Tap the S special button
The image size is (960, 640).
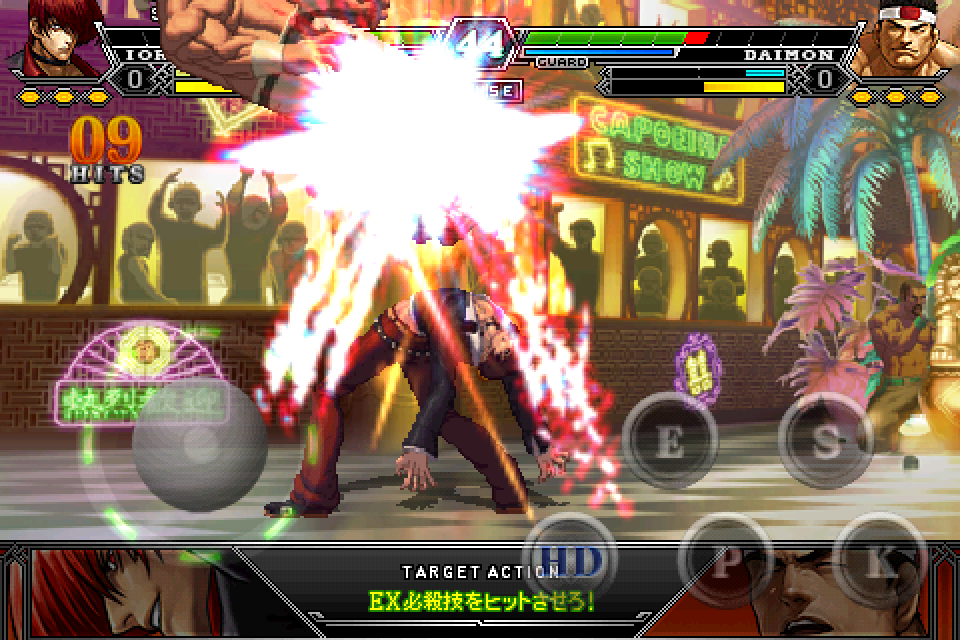point(826,441)
